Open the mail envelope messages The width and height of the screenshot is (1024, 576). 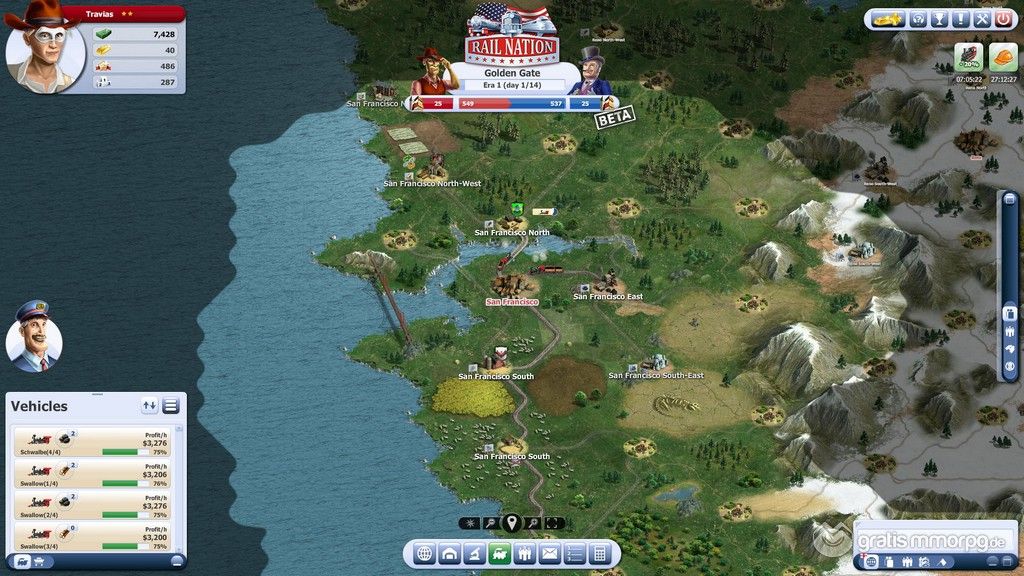549,553
